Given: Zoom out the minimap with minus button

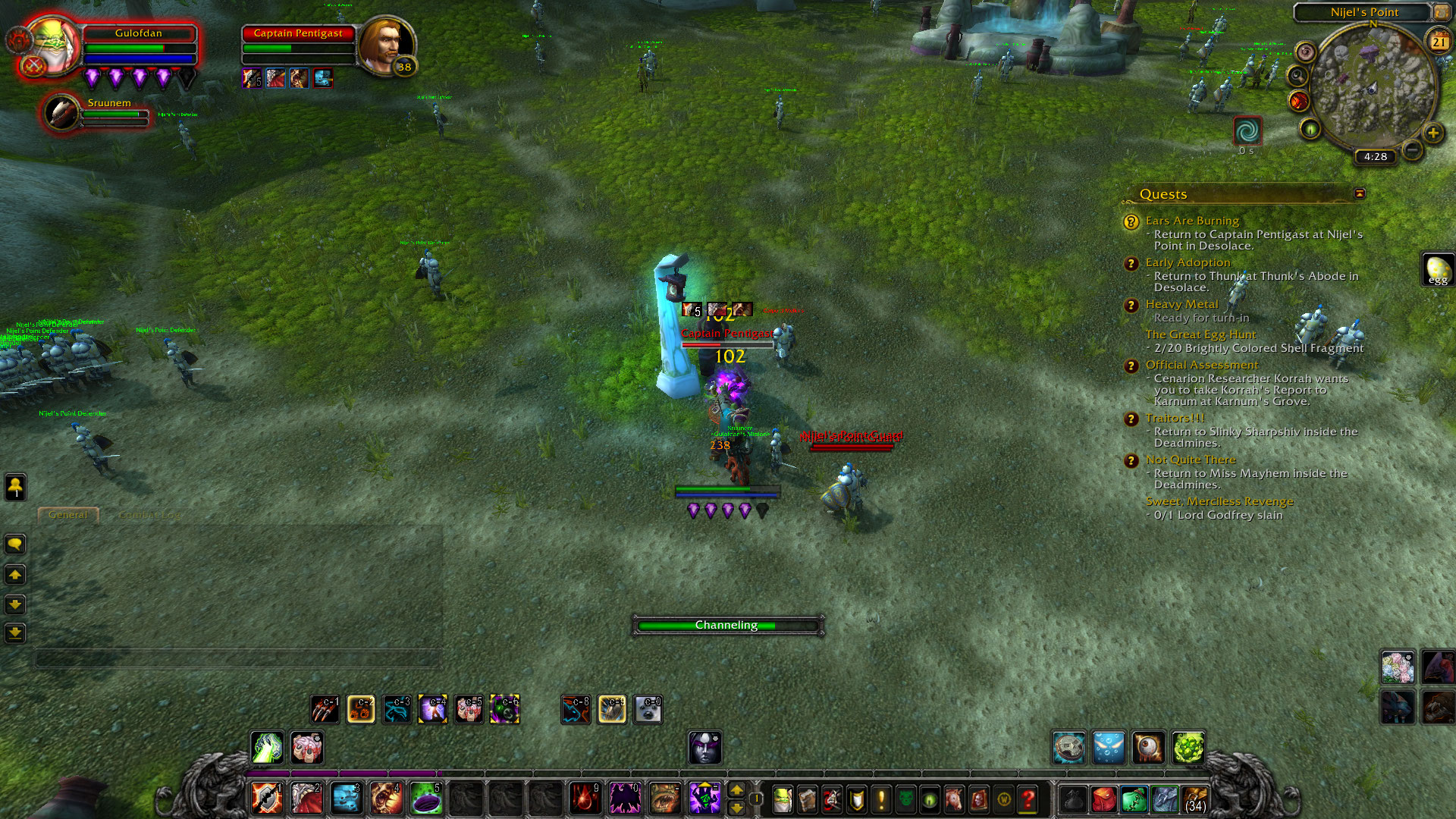Looking at the screenshot, I should [x=1412, y=150].
